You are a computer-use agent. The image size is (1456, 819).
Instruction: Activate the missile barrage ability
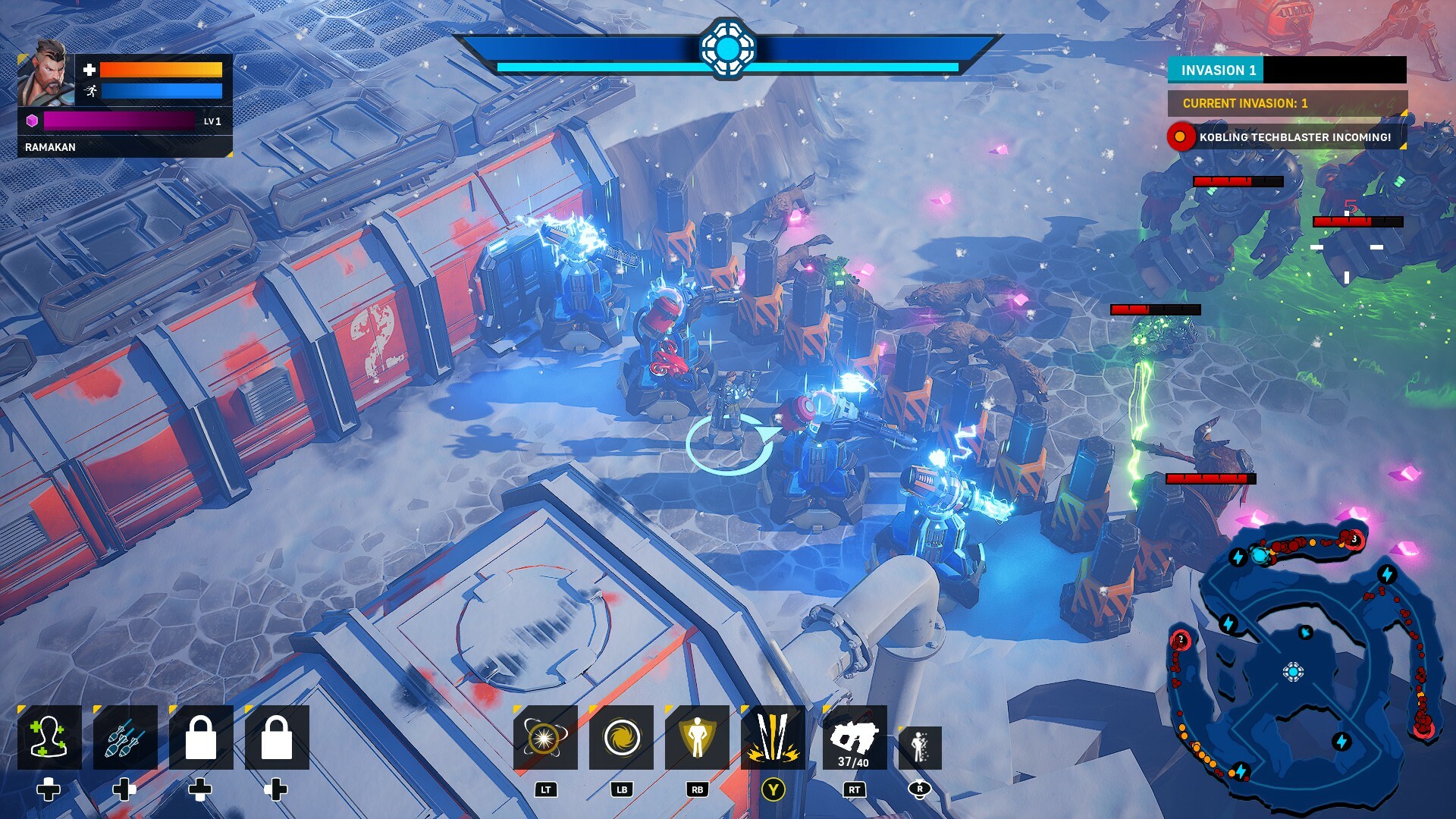[125, 738]
